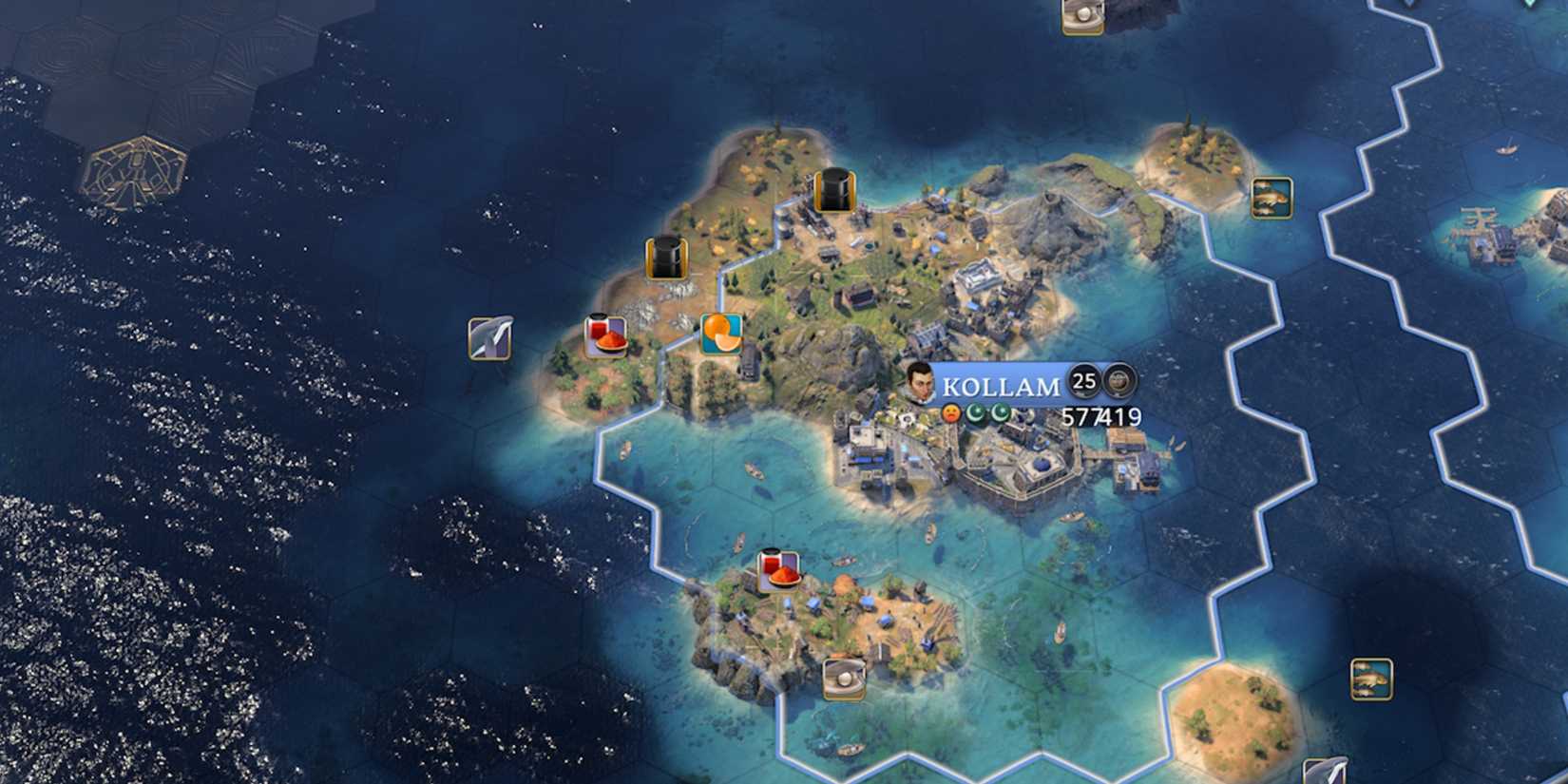Select the whale resource icon offshore

[x=490, y=340]
